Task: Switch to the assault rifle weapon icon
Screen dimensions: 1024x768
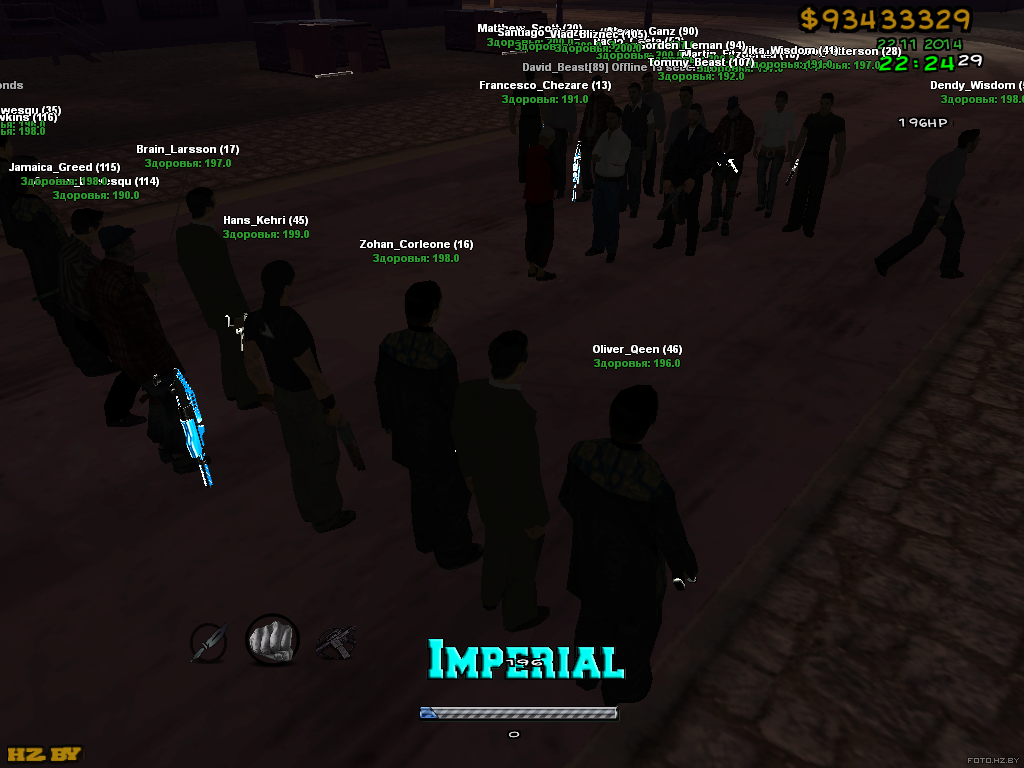Action: (x=335, y=642)
